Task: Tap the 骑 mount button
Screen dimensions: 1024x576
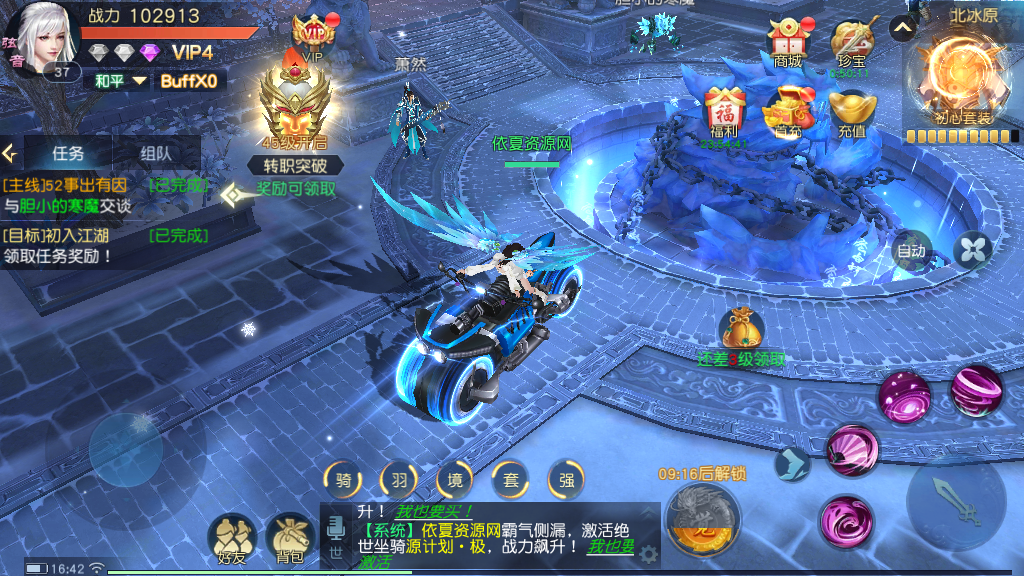Action: pos(343,481)
